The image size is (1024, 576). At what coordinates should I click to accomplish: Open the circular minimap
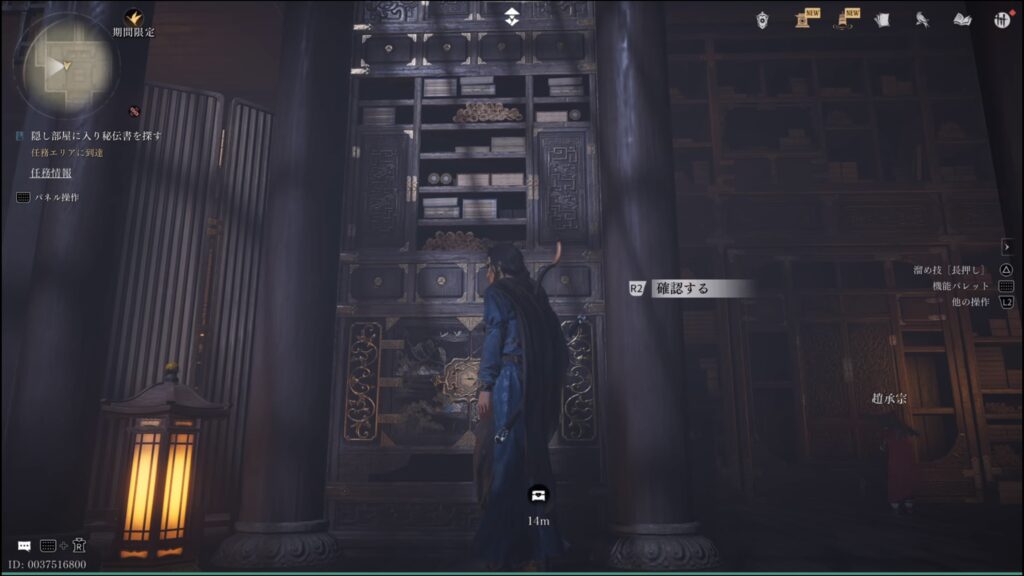66,66
